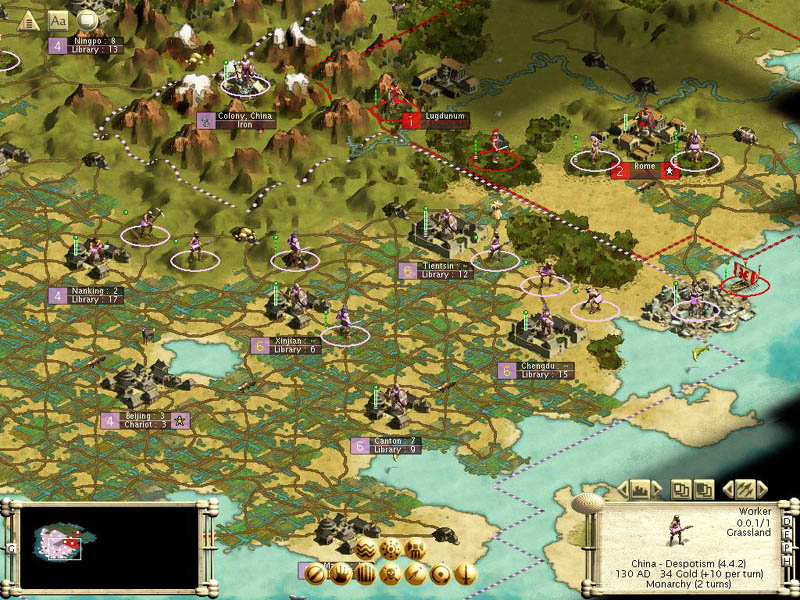This screenshot has height=600, width=800.
Task: Open the city skyline button
Action: (x=641, y=489)
